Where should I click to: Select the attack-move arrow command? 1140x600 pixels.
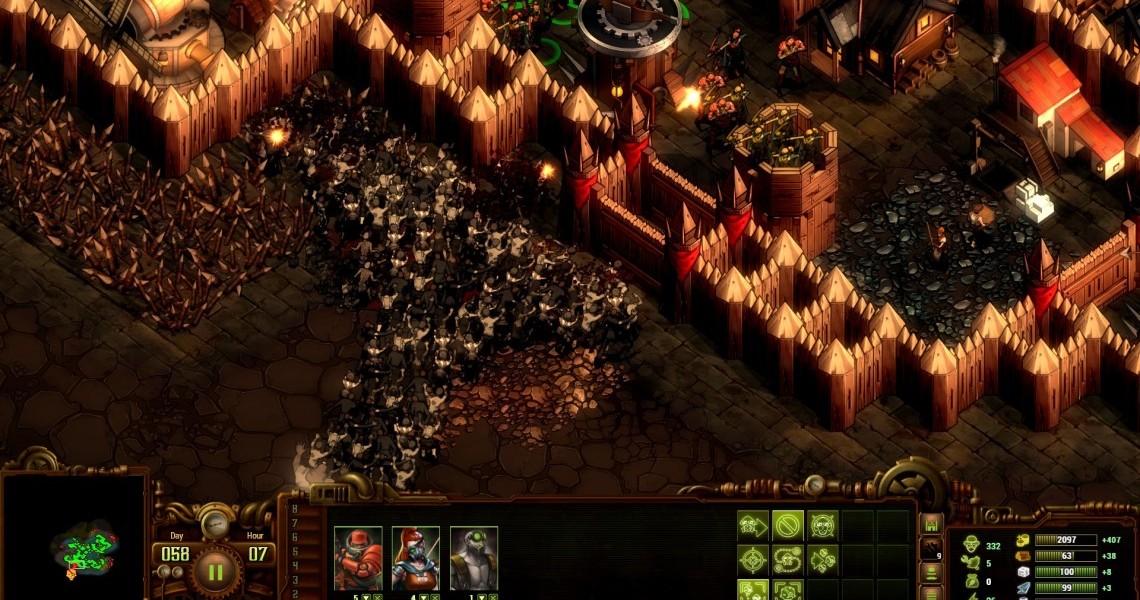pyautogui.click(x=823, y=559)
